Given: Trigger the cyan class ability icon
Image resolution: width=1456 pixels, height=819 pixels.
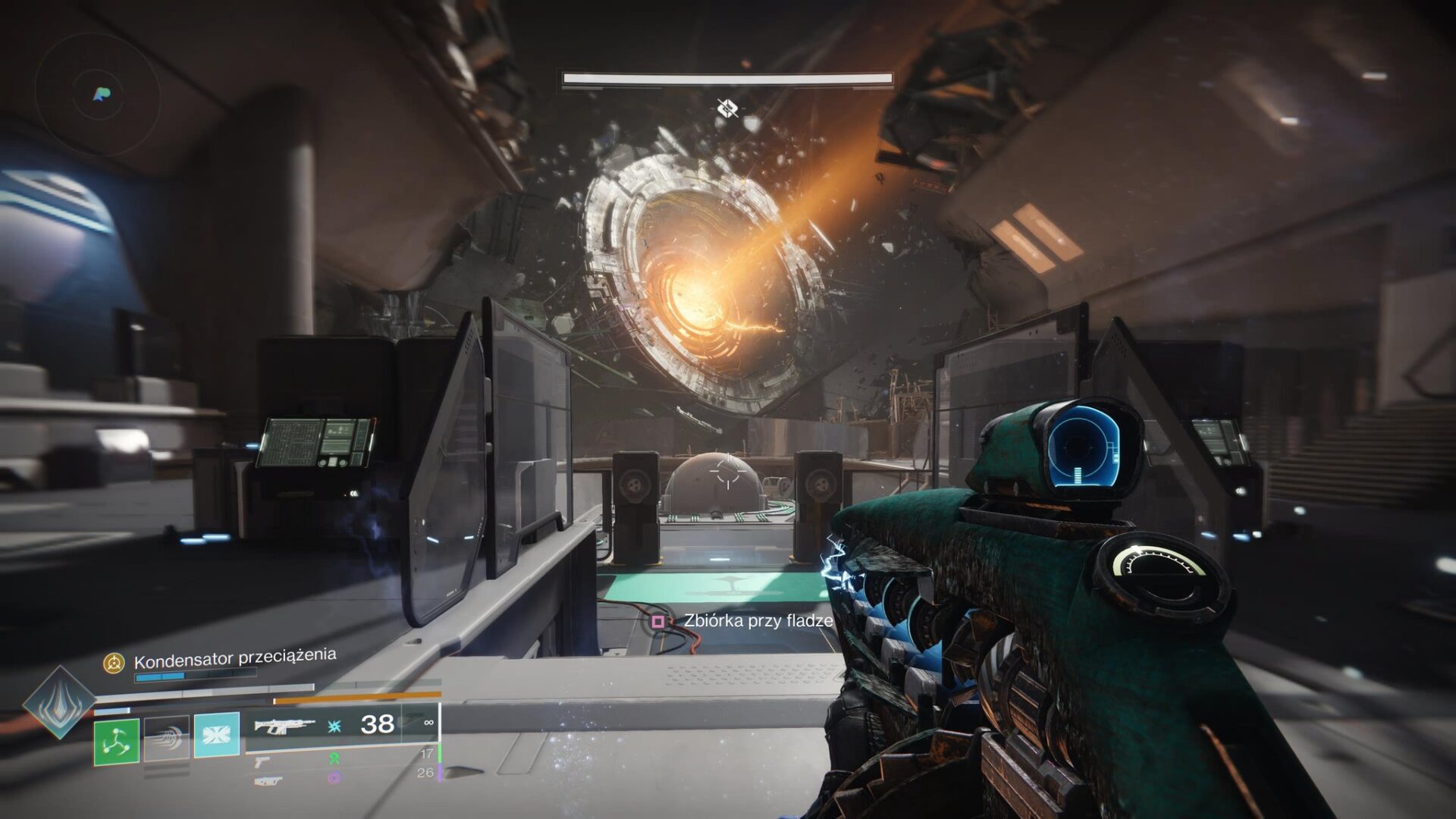Looking at the screenshot, I should pyautogui.click(x=216, y=734).
